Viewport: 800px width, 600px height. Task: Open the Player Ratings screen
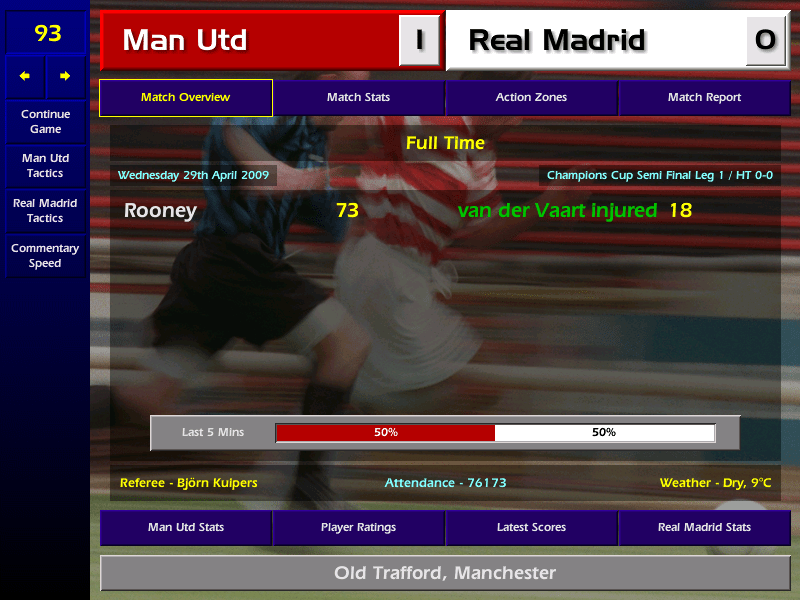[x=358, y=527]
